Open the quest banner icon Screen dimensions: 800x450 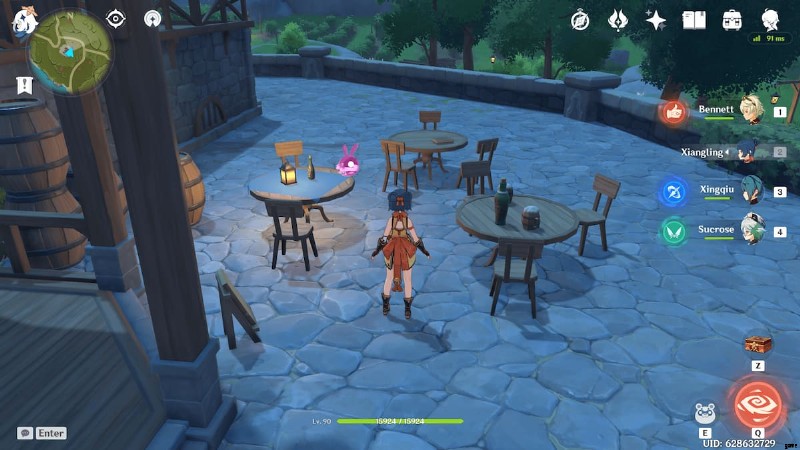click(x=25, y=86)
